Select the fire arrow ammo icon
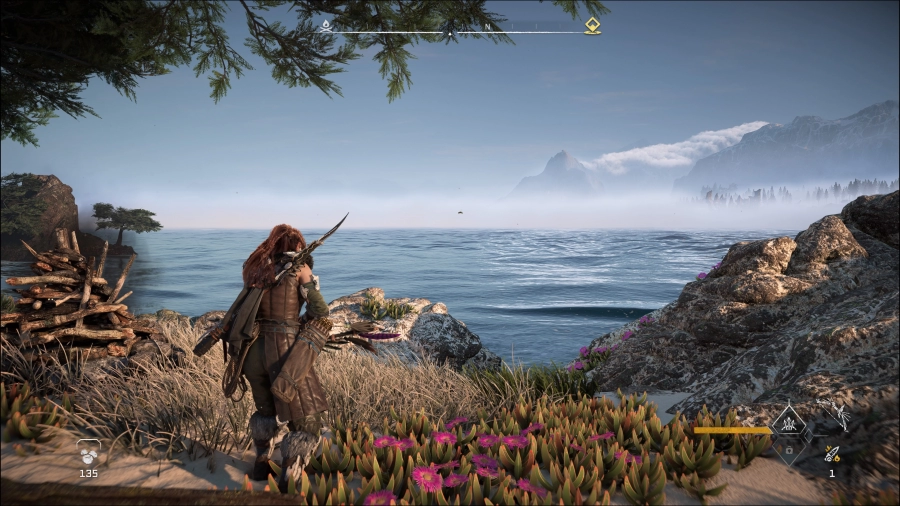 click(x=832, y=454)
